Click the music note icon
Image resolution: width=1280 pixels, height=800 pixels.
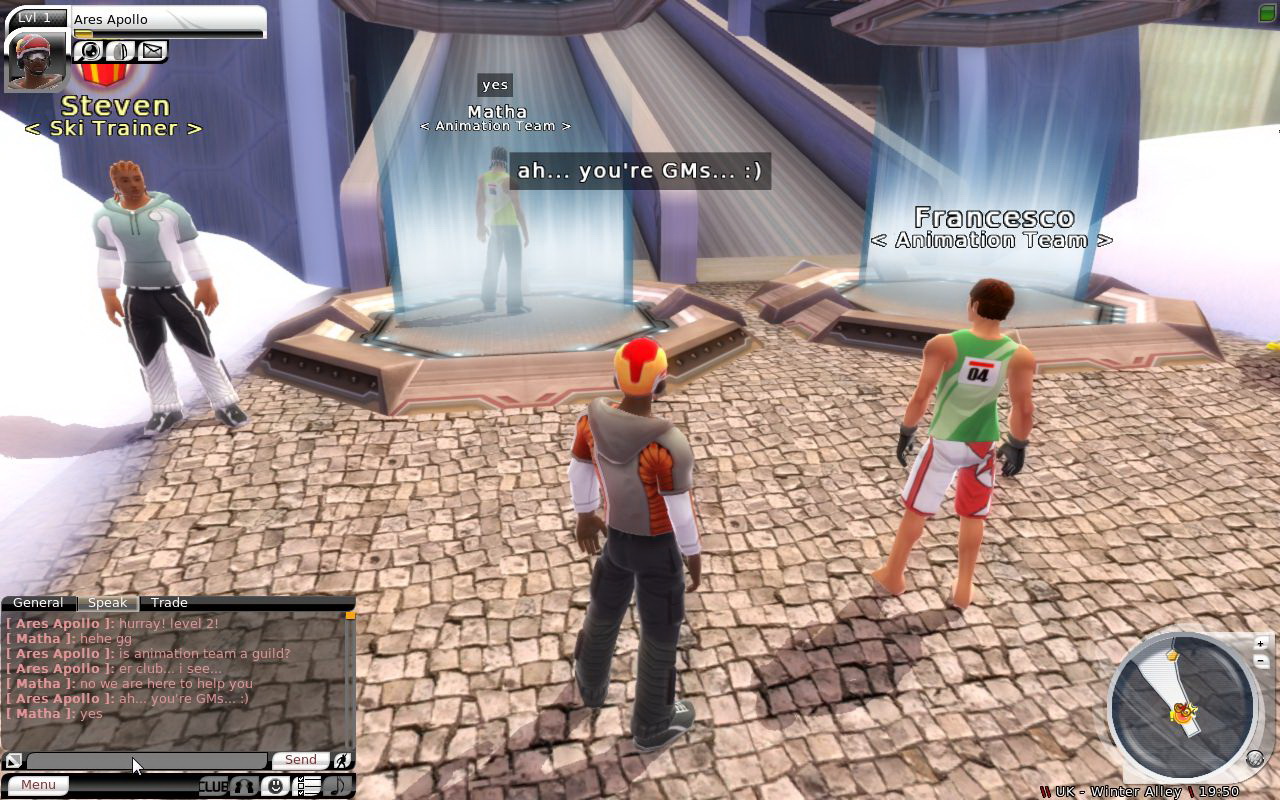[x=338, y=786]
